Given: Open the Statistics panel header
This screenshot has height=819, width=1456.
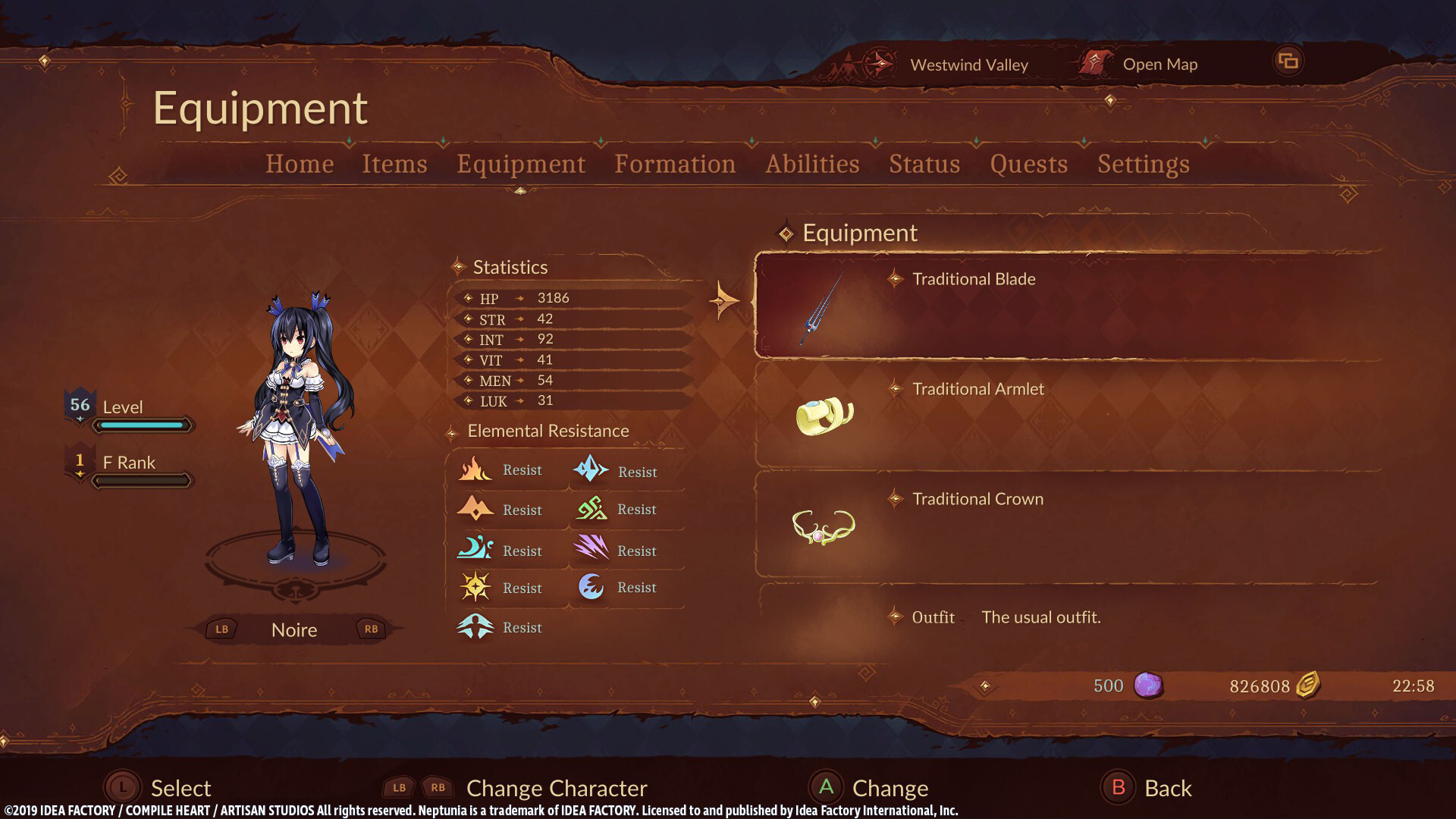Looking at the screenshot, I should click(x=510, y=267).
